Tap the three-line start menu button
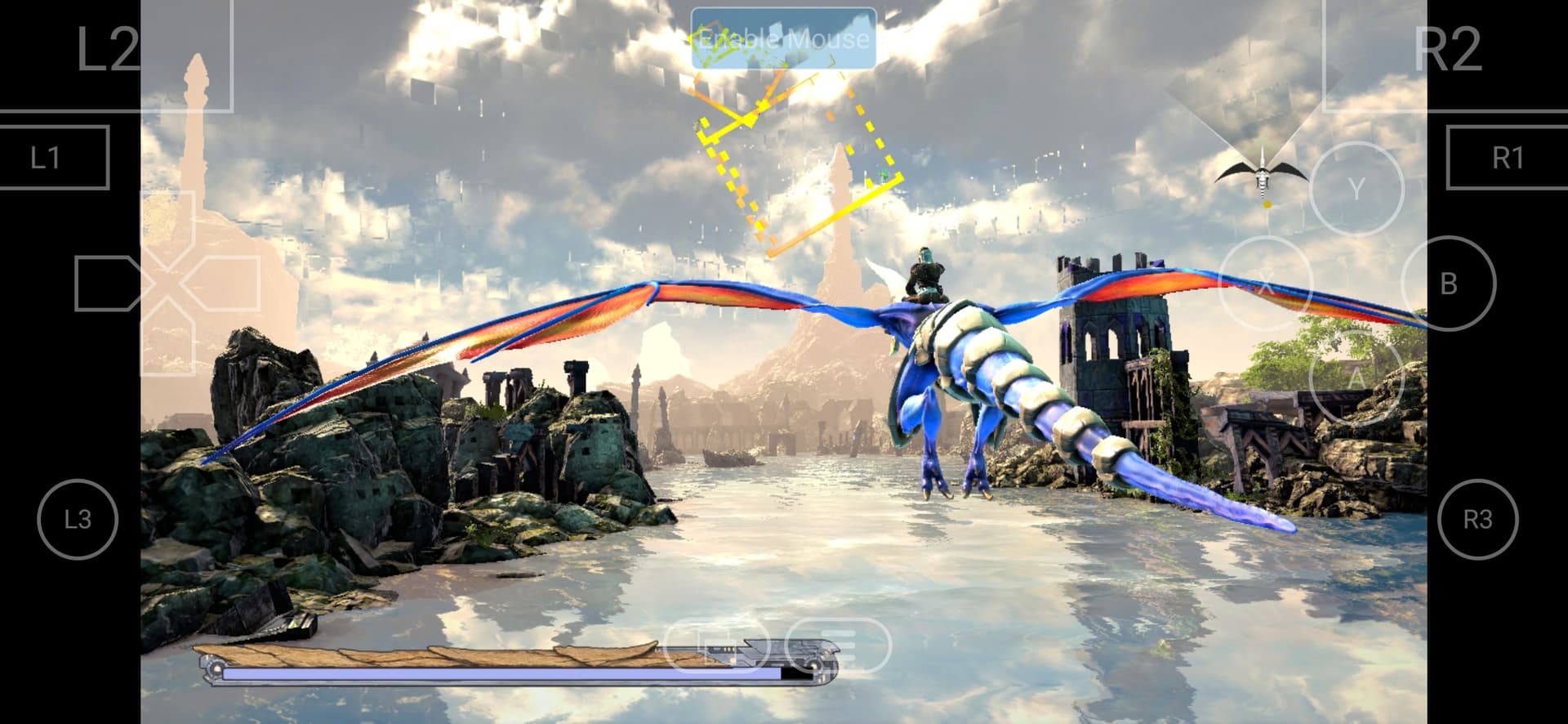Viewport: 1568px width, 724px height. click(837, 646)
